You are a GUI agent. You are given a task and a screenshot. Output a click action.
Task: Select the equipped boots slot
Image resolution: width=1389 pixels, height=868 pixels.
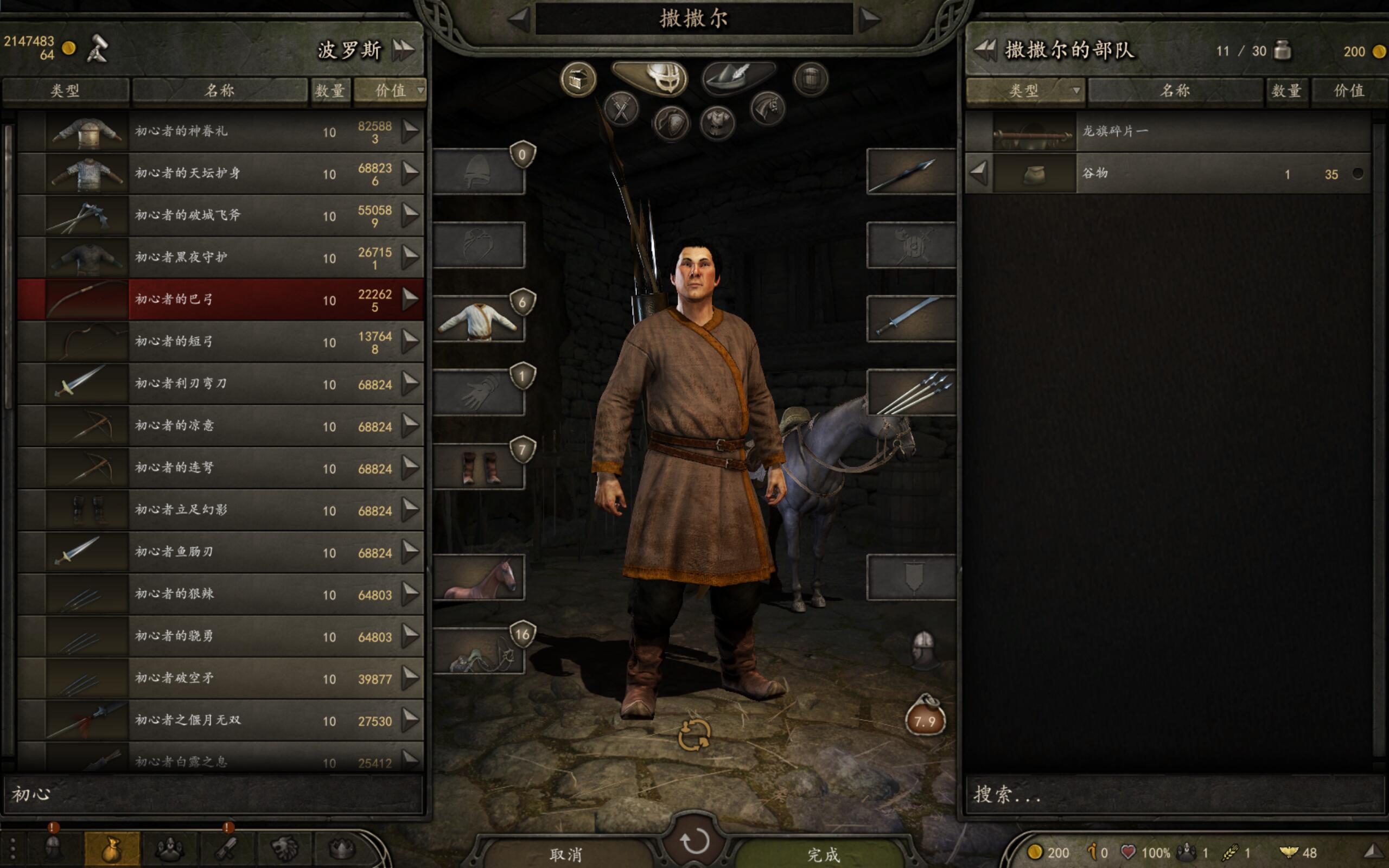point(479,467)
